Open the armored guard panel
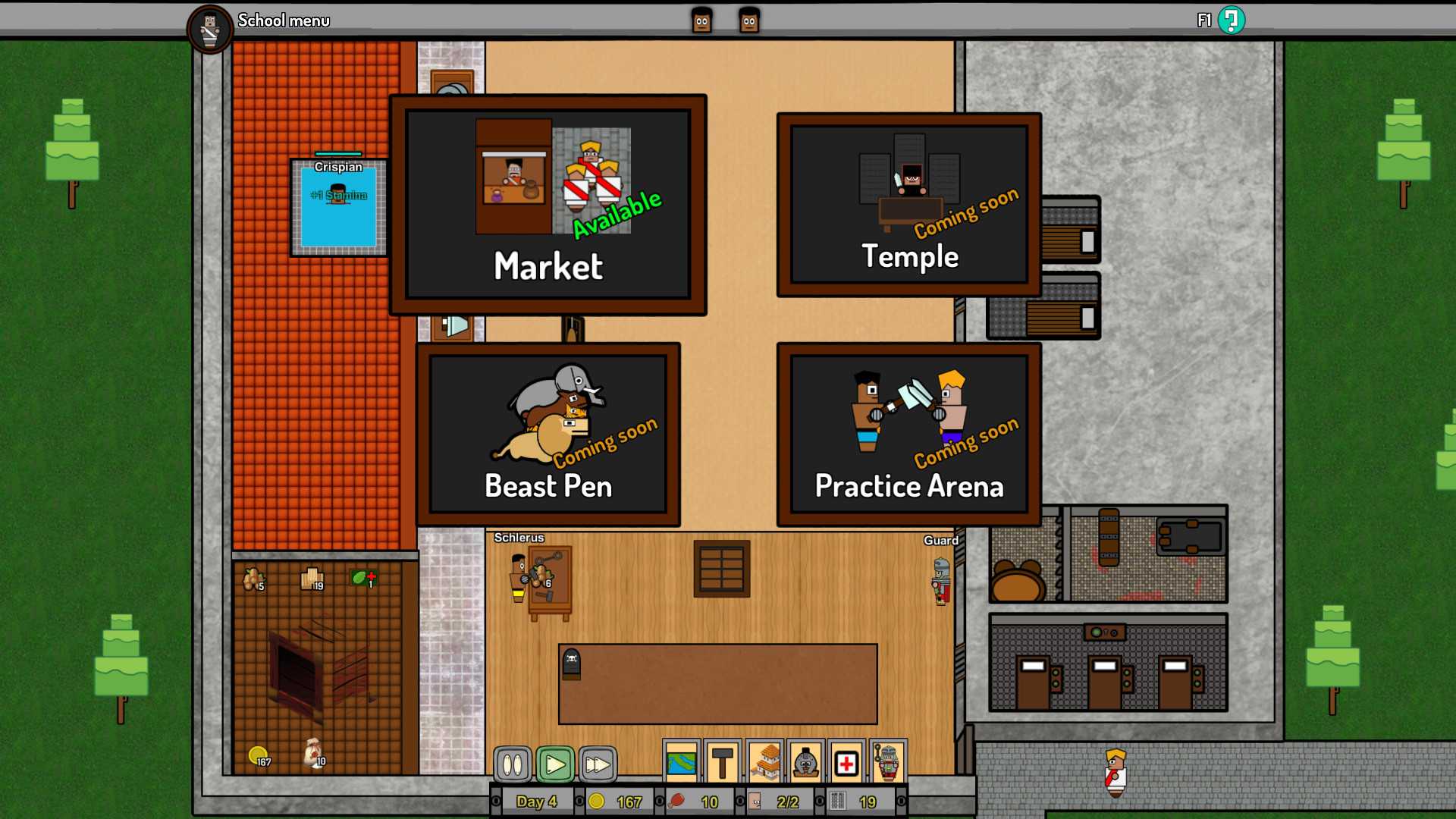1456x819 pixels. click(888, 762)
